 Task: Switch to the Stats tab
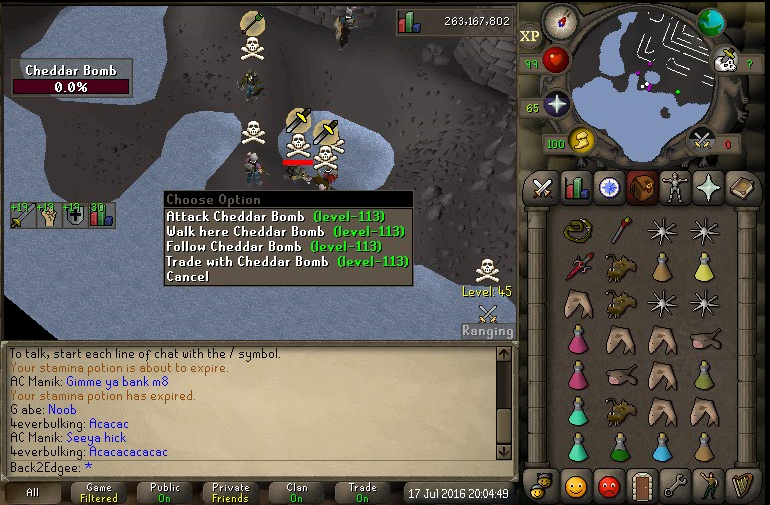(575, 187)
